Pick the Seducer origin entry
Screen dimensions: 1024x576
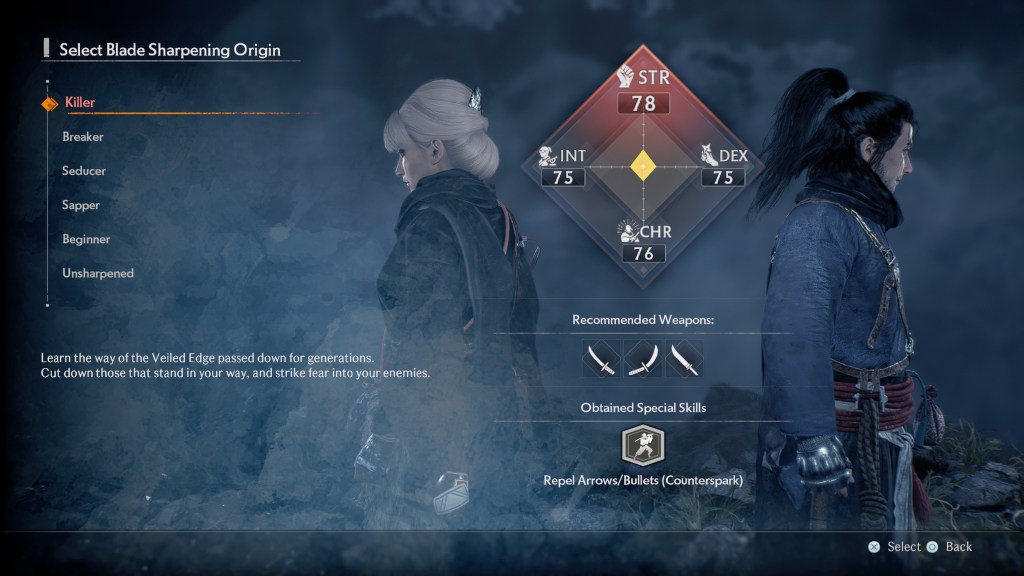[84, 171]
